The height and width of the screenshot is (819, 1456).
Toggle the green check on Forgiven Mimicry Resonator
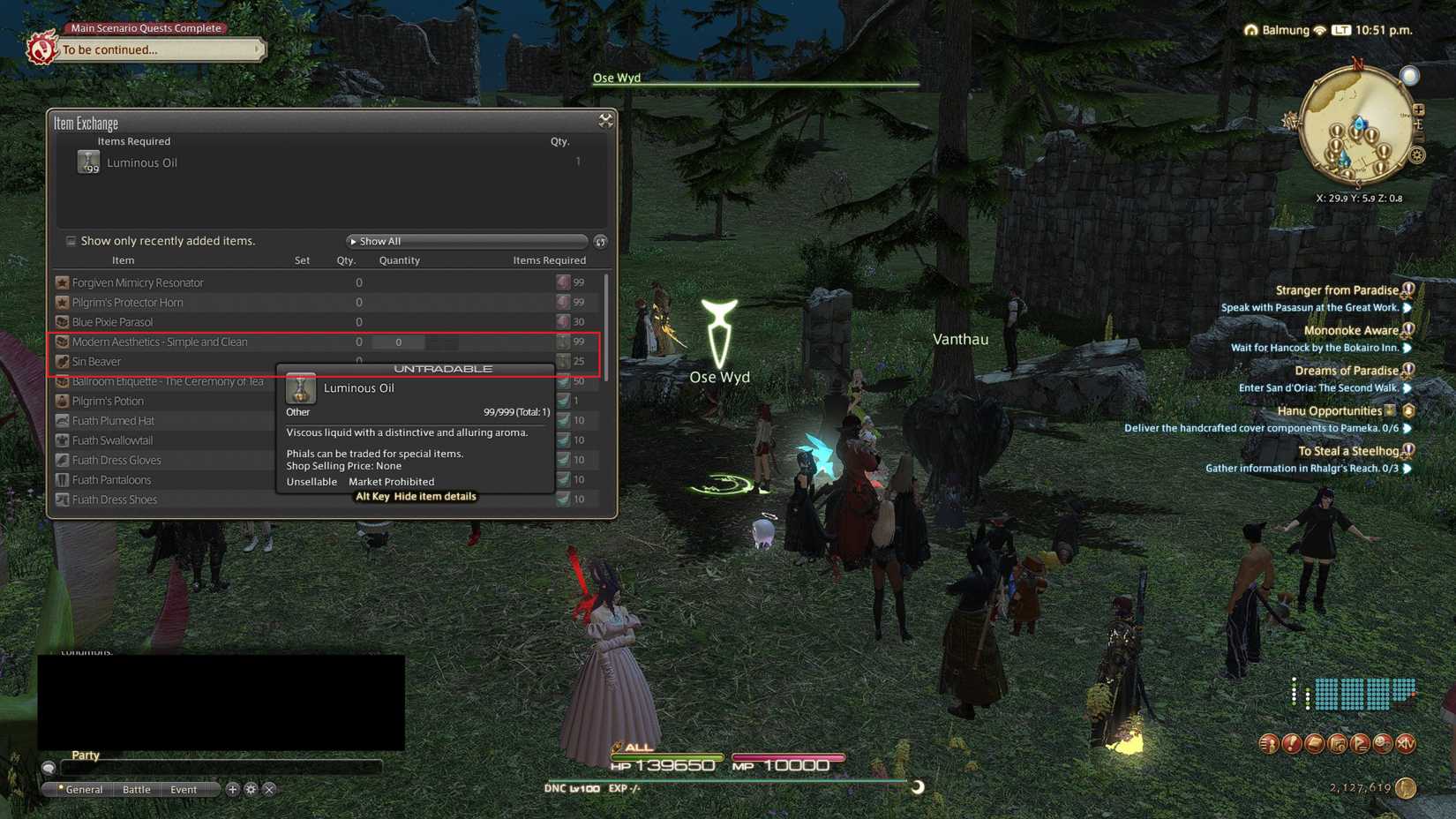[x=563, y=282]
